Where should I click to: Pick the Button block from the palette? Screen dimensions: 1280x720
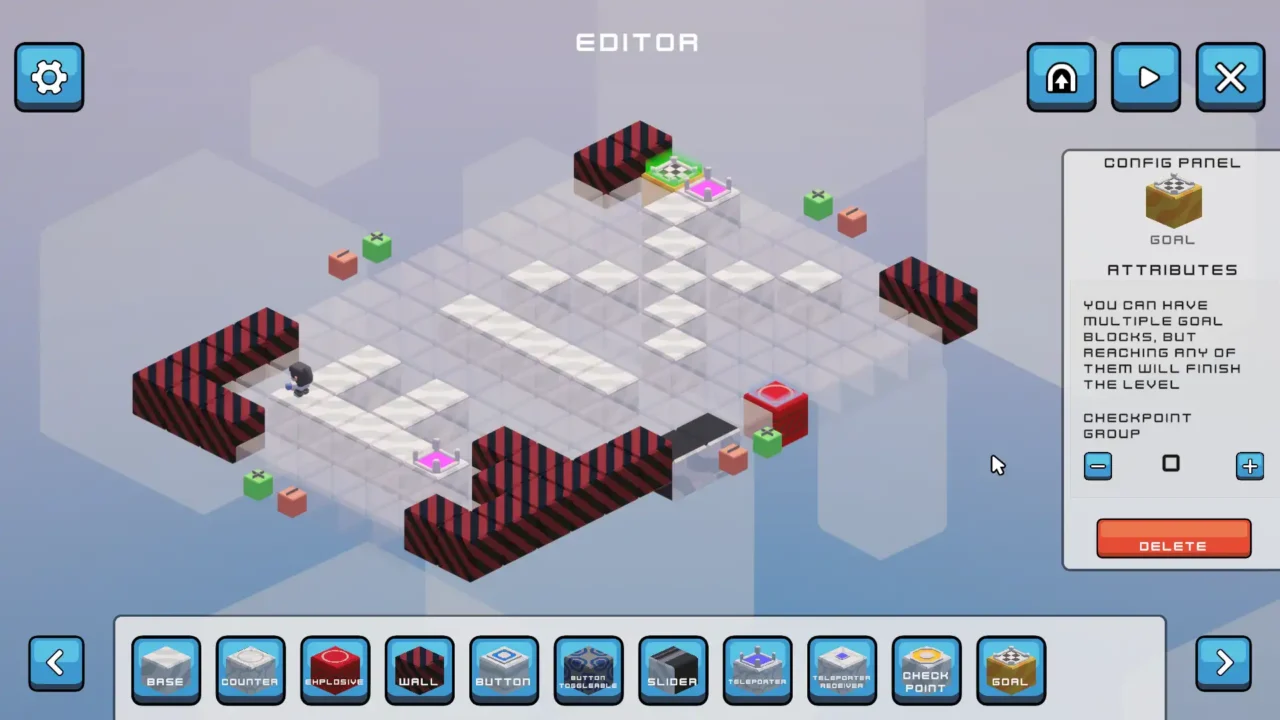(x=504, y=669)
